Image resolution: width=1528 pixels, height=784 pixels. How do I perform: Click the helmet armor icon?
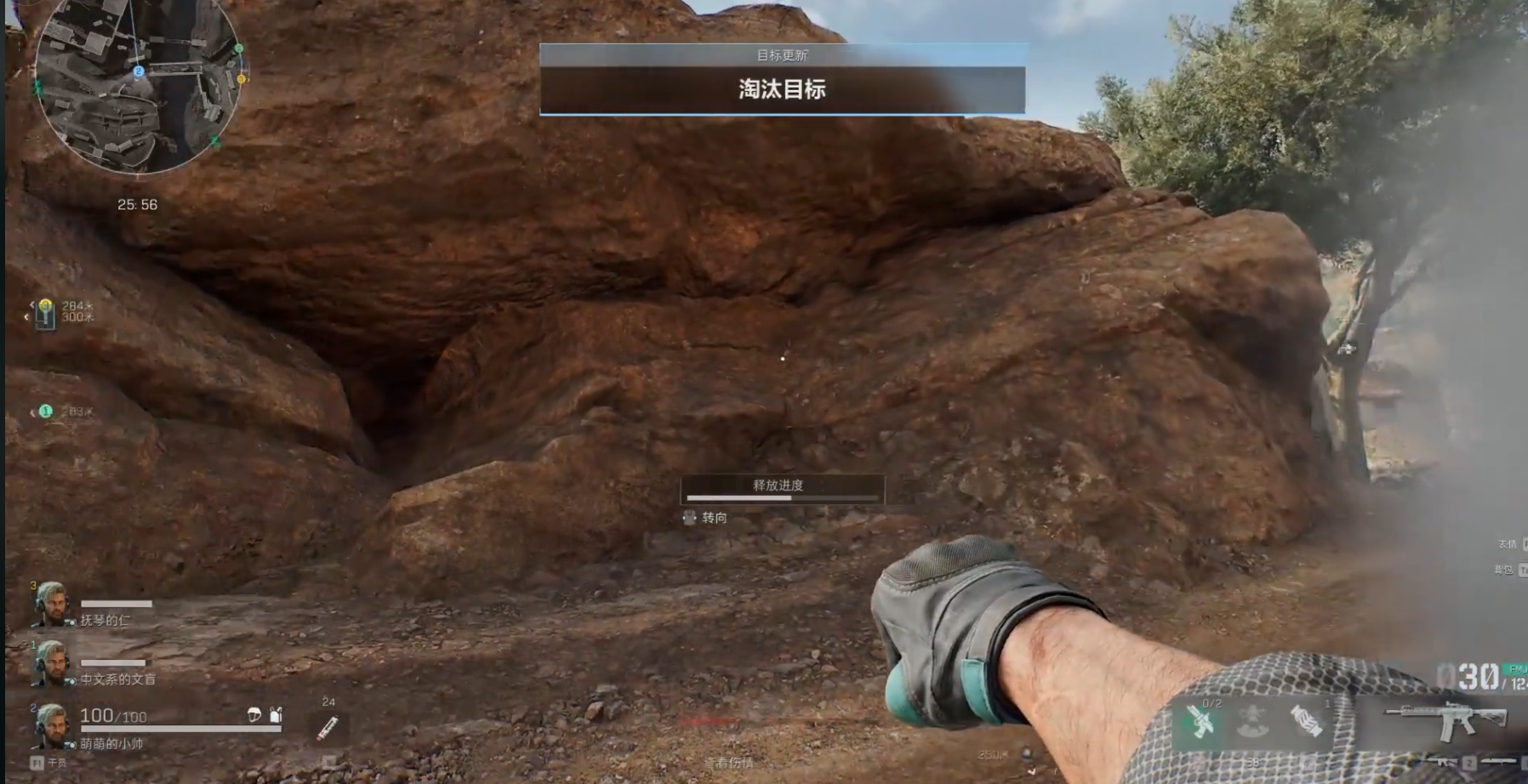tap(254, 715)
